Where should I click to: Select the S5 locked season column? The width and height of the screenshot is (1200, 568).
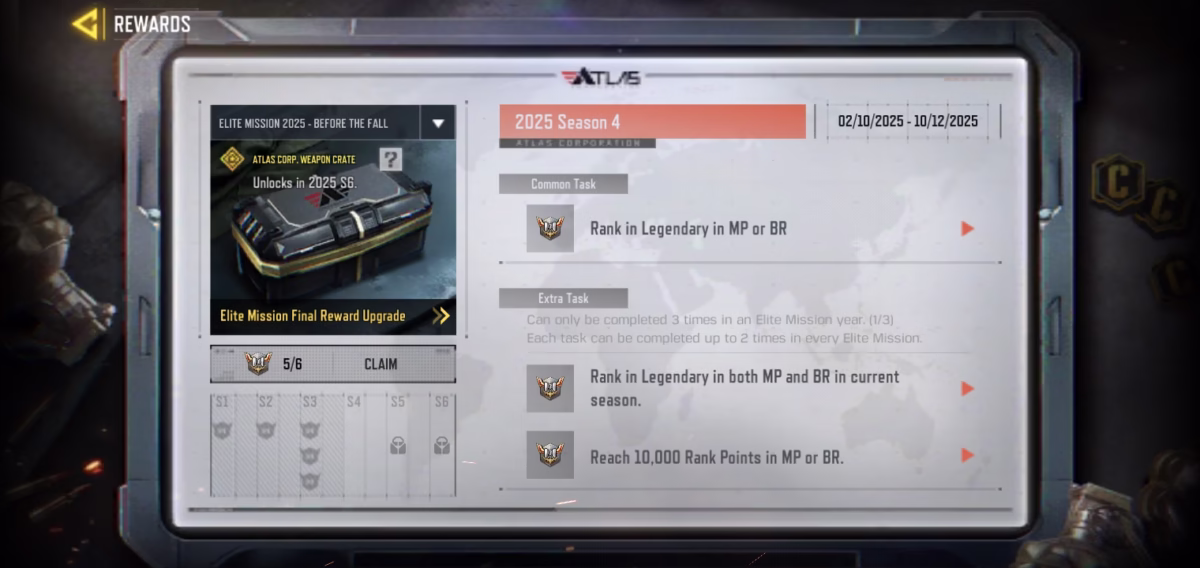point(398,445)
